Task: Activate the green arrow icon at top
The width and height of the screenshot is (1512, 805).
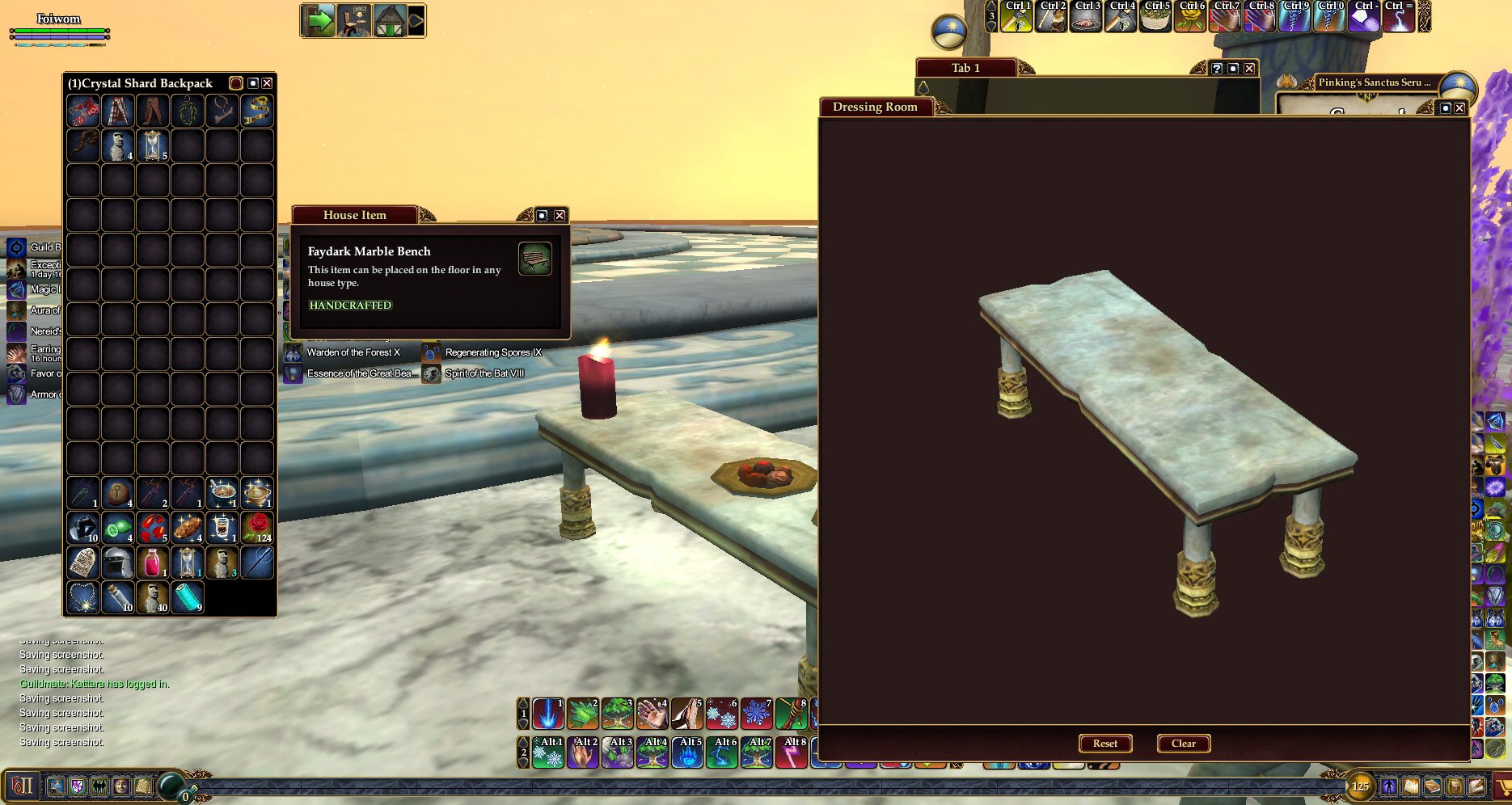Action: pyautogui.click(x=319, y=20)
